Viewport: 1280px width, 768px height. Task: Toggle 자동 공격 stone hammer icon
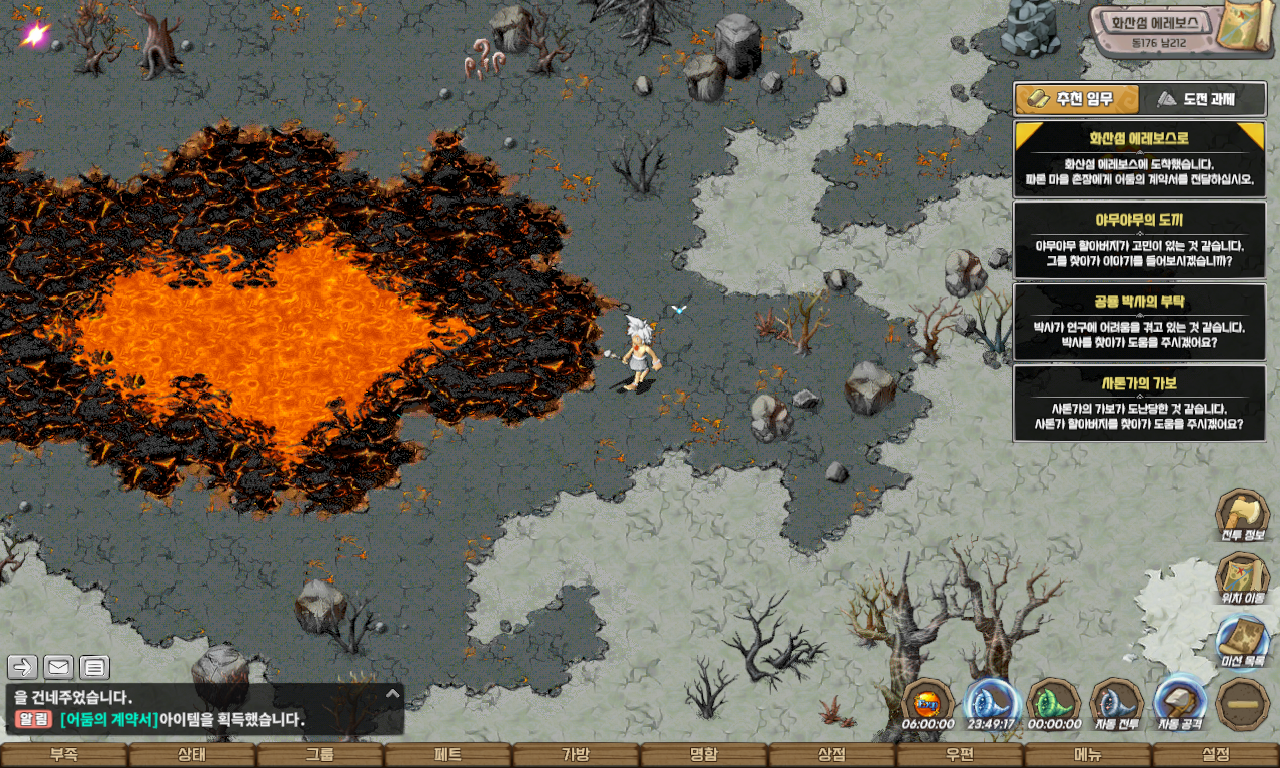[1180, 702]
